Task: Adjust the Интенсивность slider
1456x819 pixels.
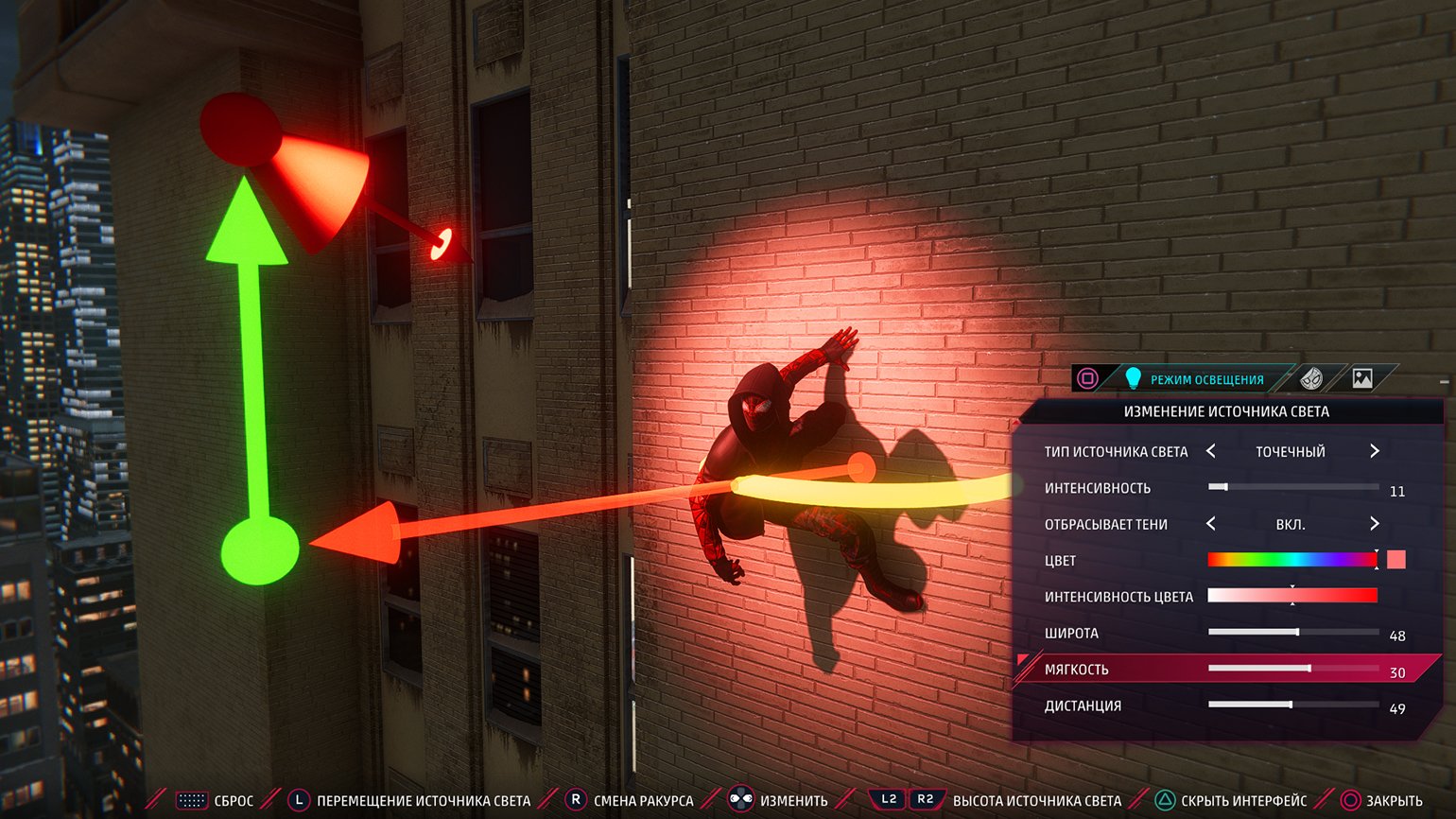Action: pyautogui.click(x=1292, y=487)
